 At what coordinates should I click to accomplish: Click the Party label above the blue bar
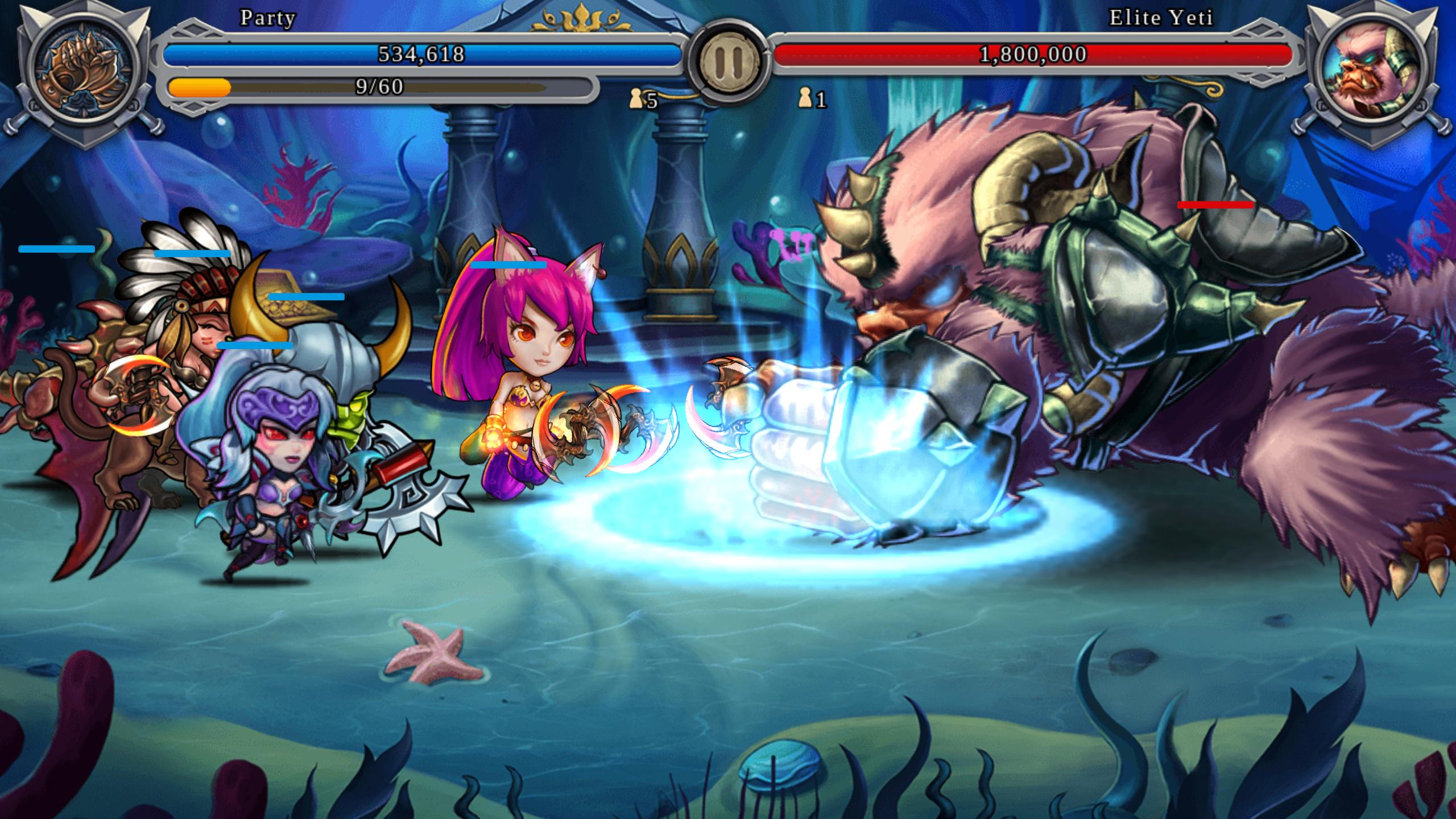[267, 19]
